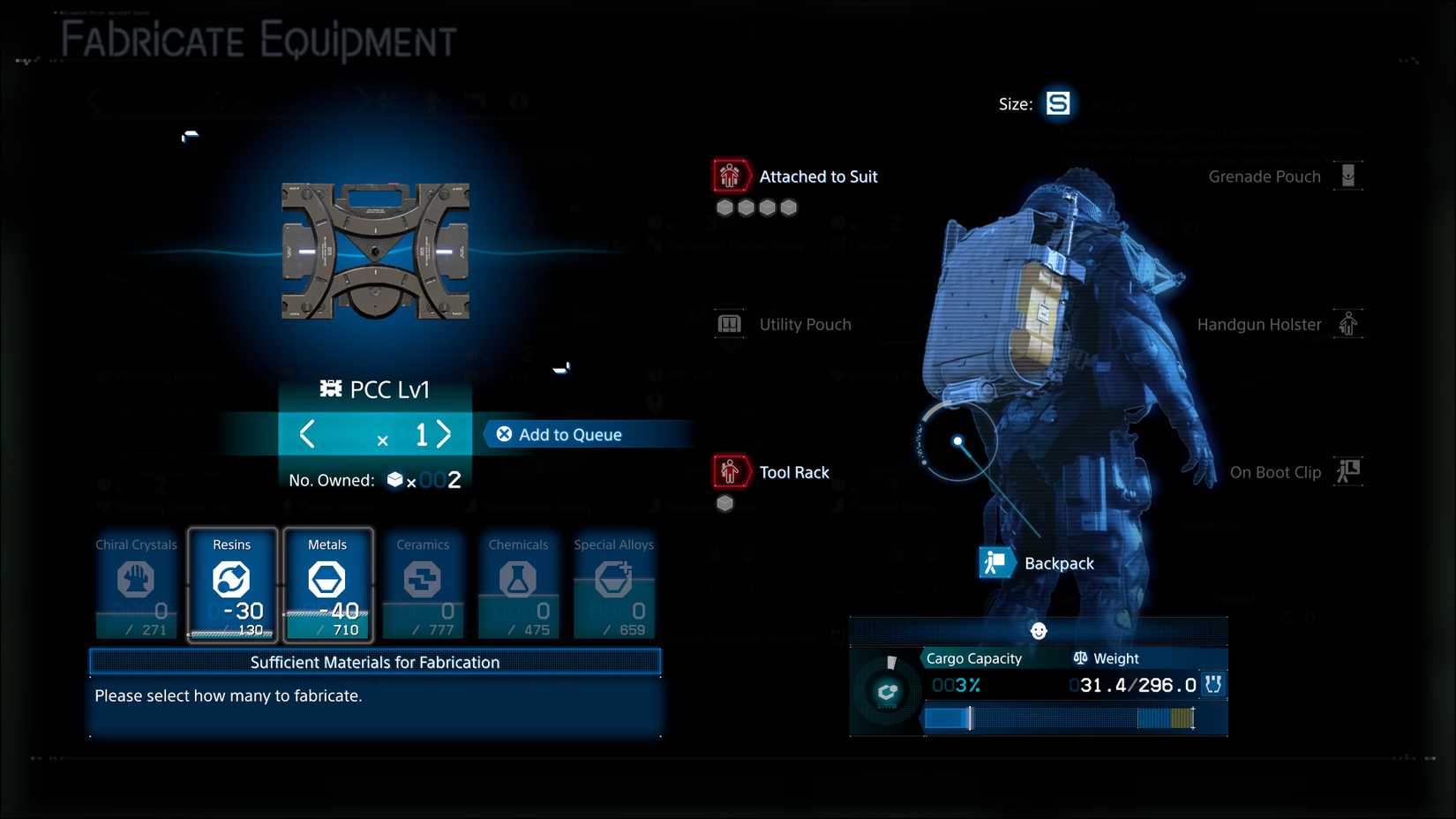1456x819 pixels.
Task: Select the Size S indicator icon
Action: 1057,102
